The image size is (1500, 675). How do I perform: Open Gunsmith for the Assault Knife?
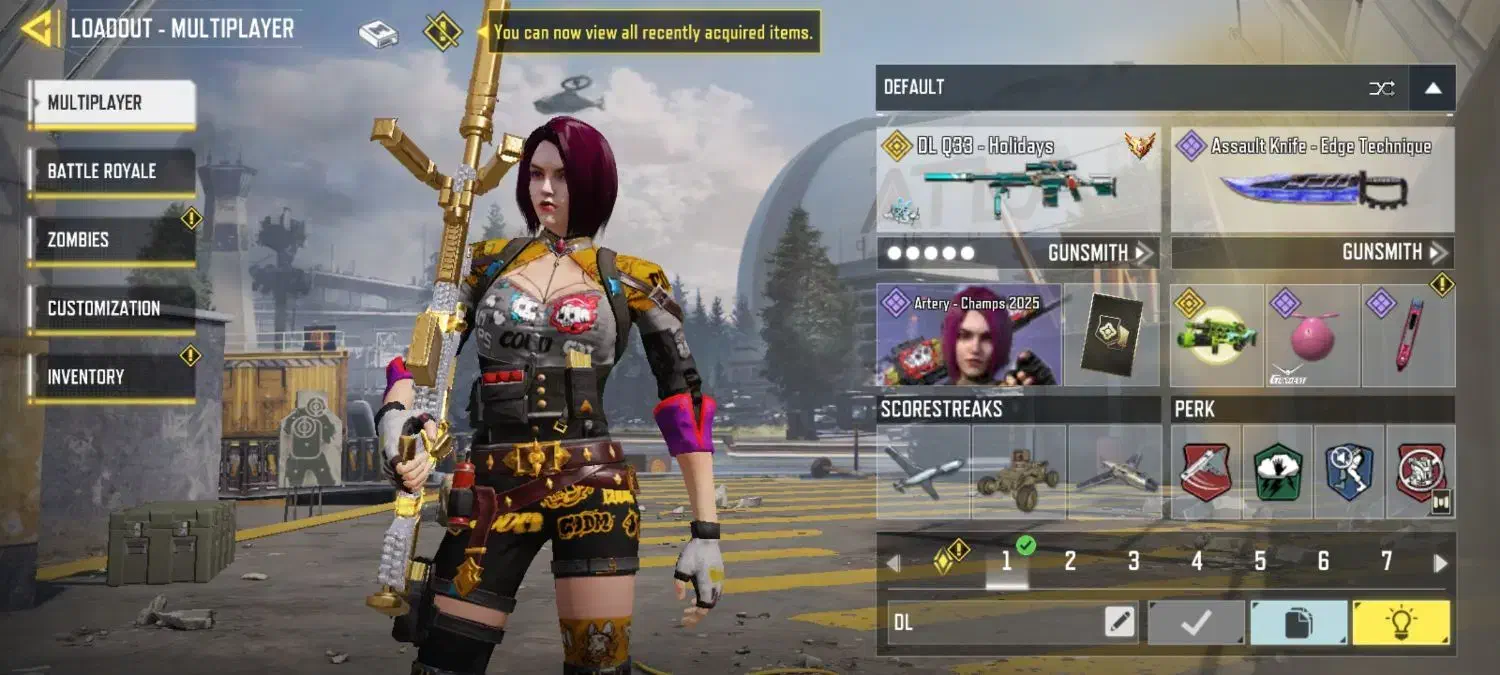(x=1393, y=253)
